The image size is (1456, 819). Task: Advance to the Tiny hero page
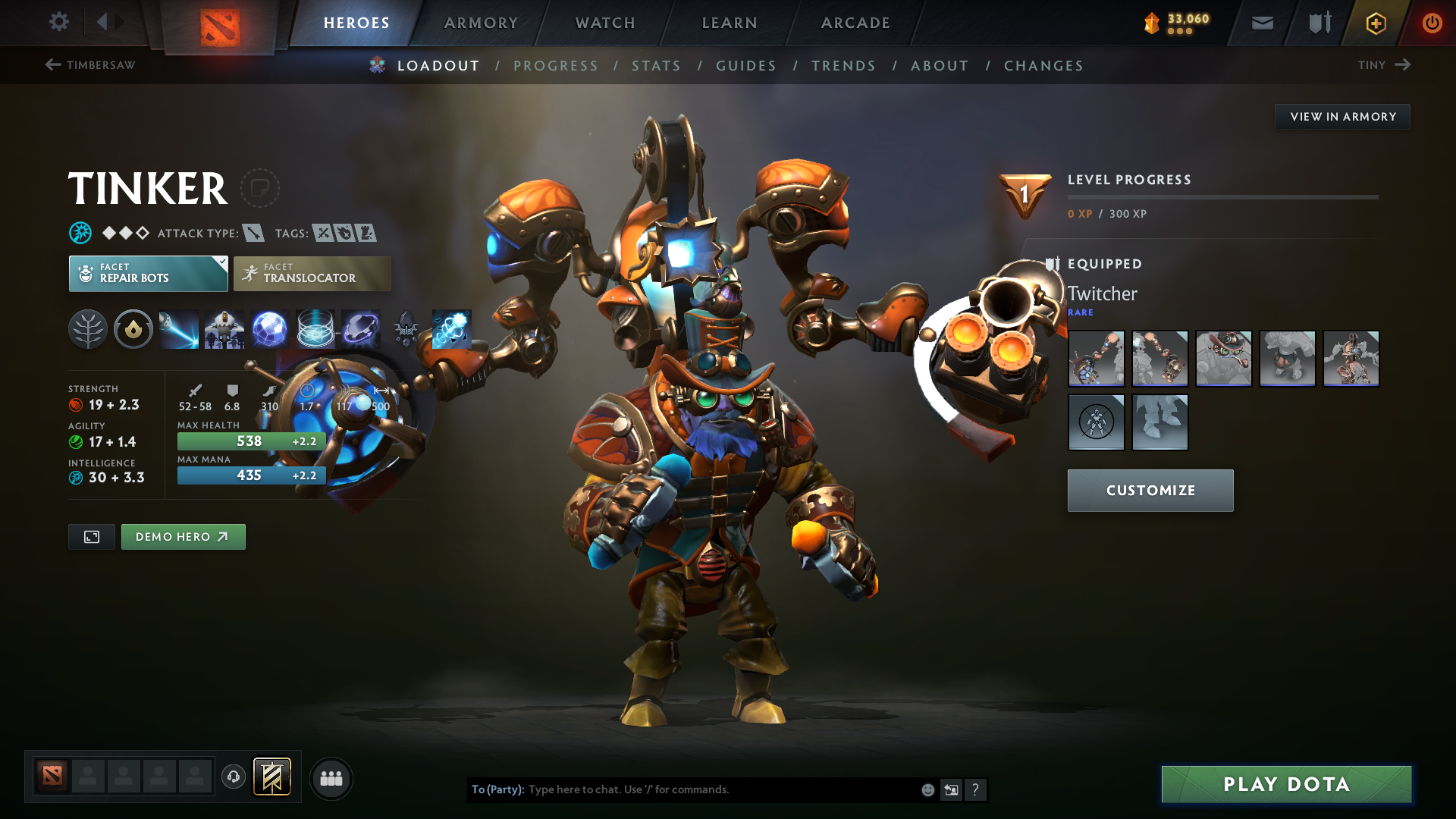1385,65
